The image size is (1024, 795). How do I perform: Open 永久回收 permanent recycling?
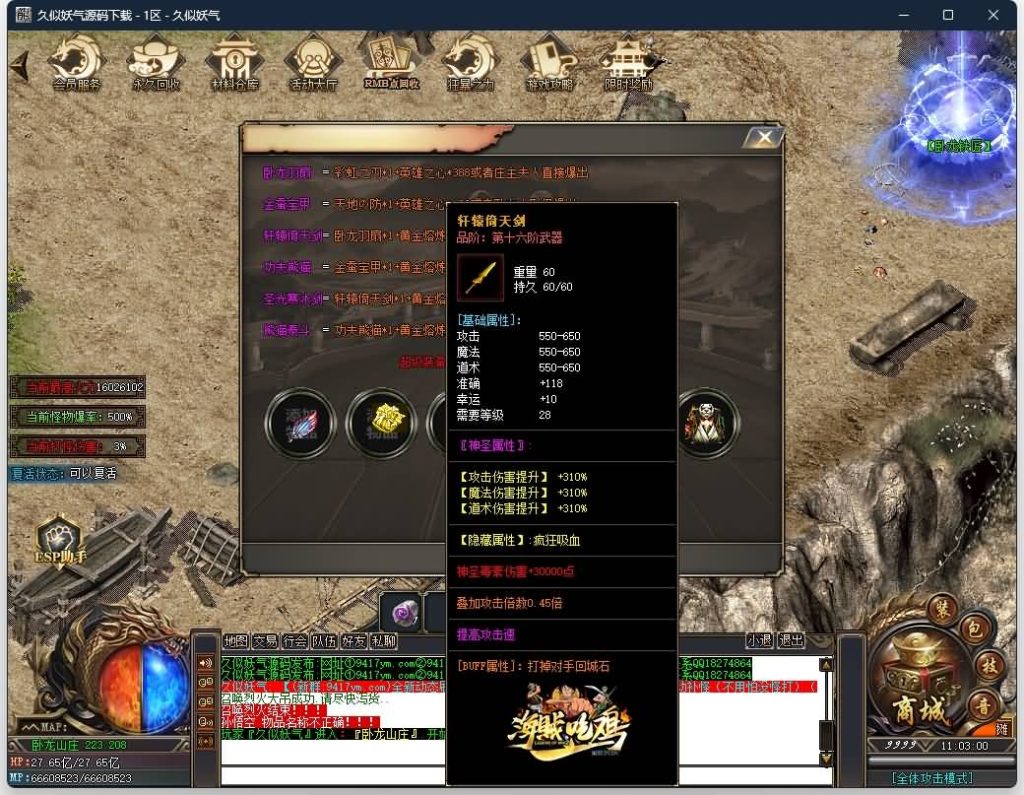[157, 64]
